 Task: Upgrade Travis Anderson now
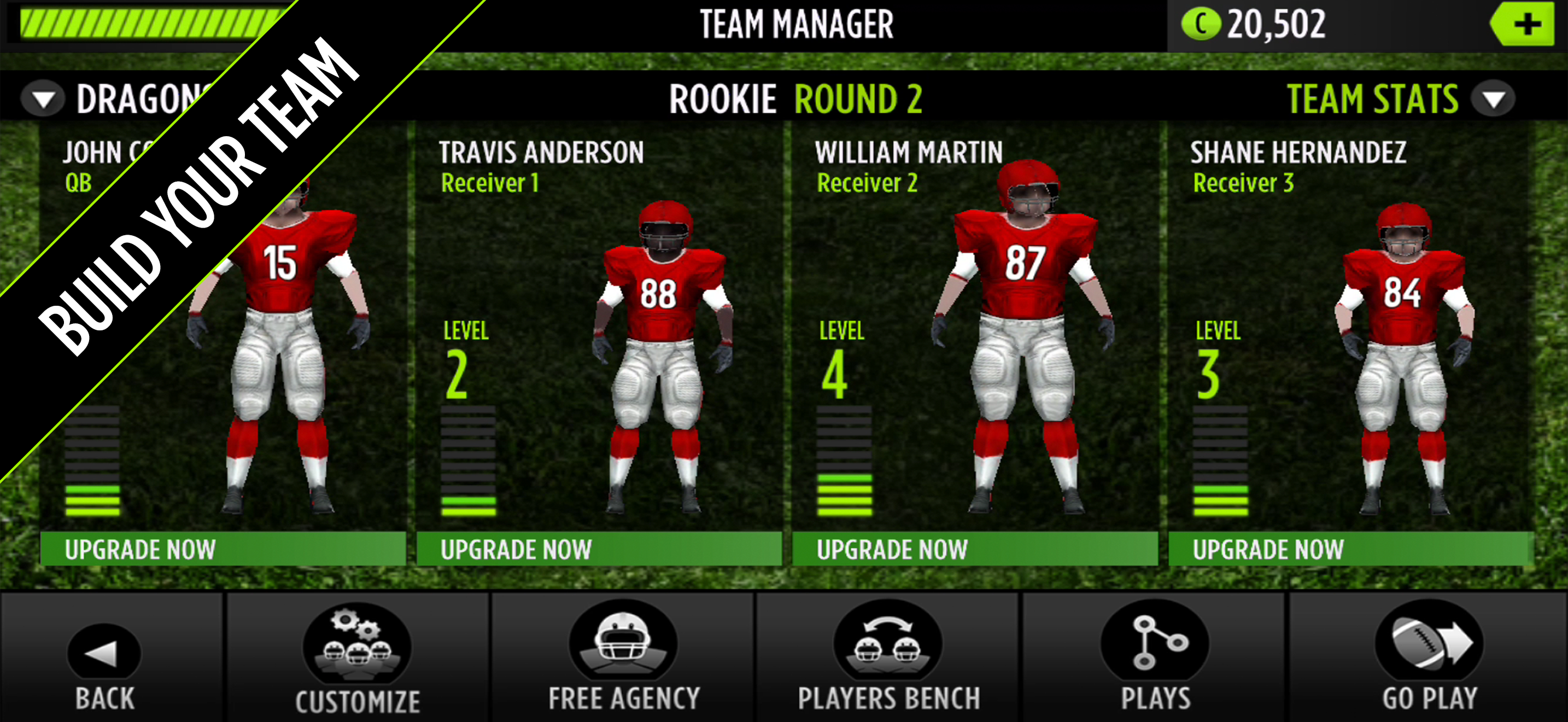point(599,549)
